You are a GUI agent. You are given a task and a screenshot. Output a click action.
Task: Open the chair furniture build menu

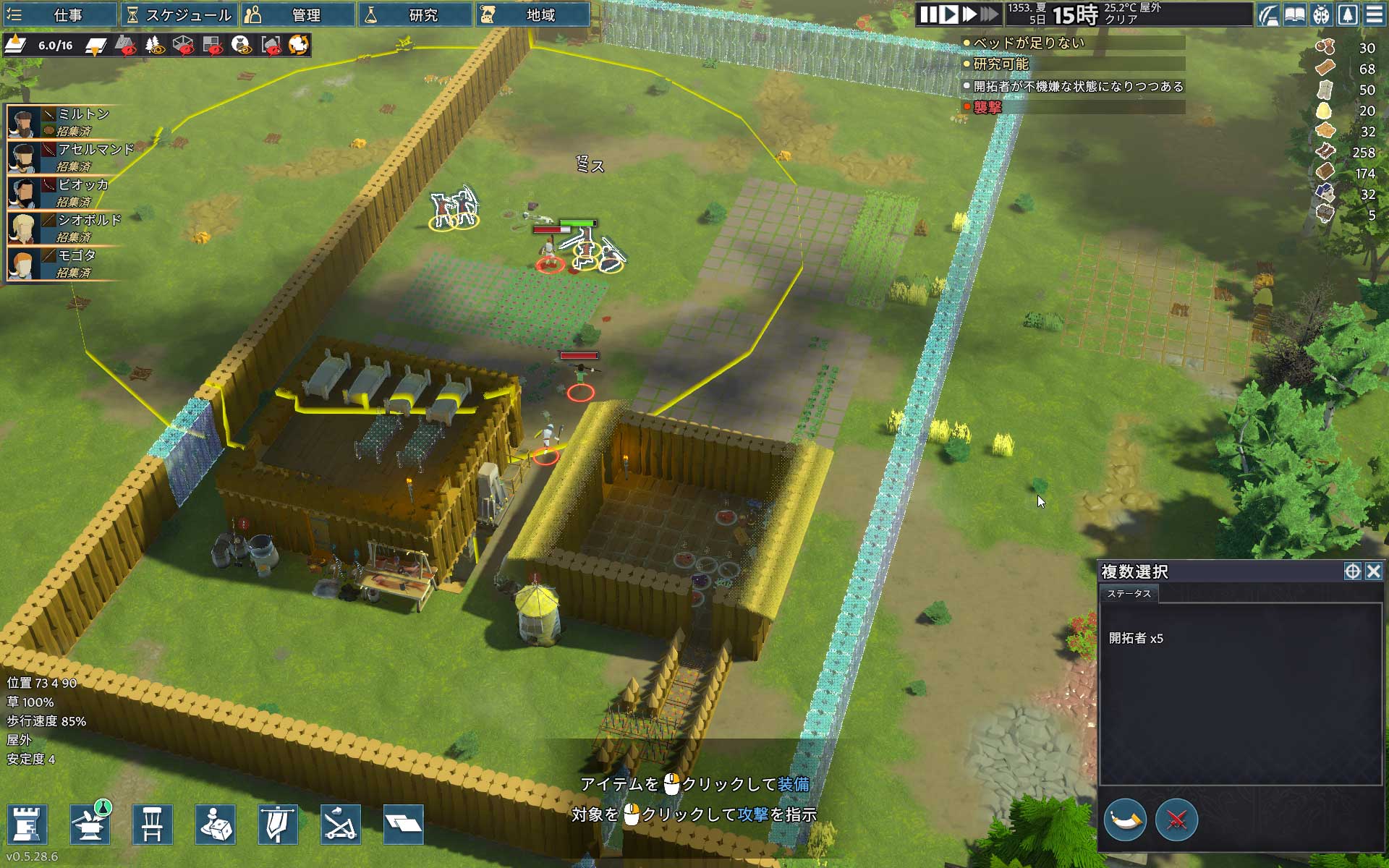click(152, 824)
